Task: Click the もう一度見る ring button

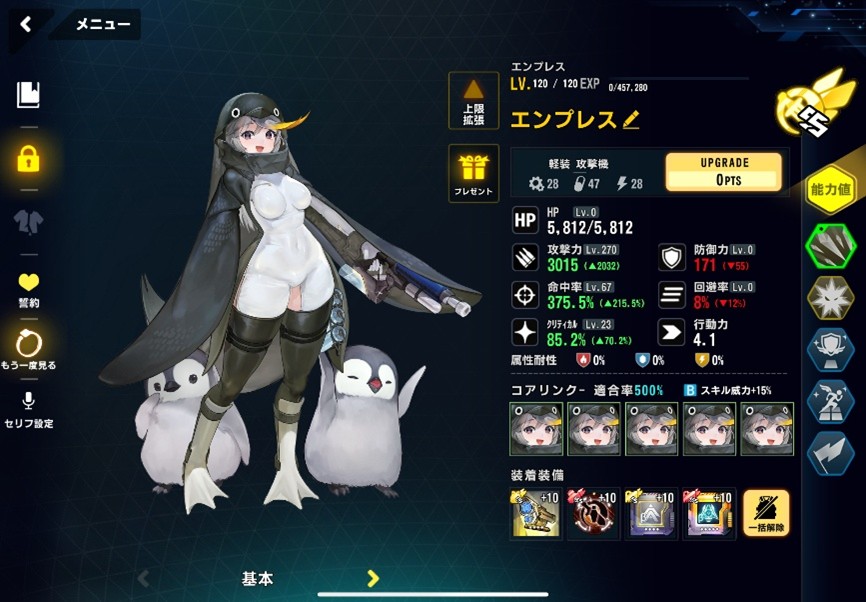Action: pyautogui.click(x=28, y=349)
